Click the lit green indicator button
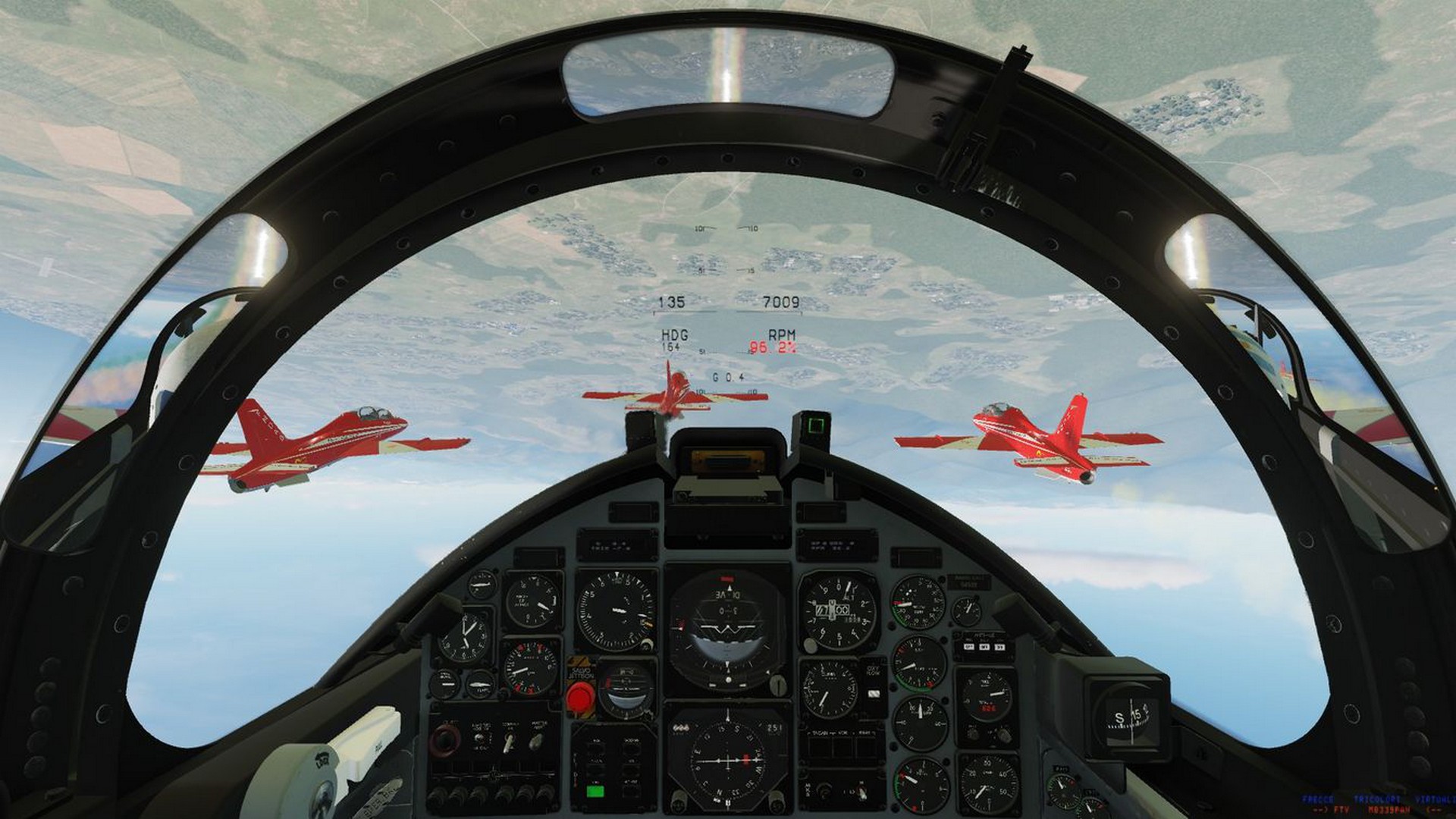1456x819 pixels. 595,792
